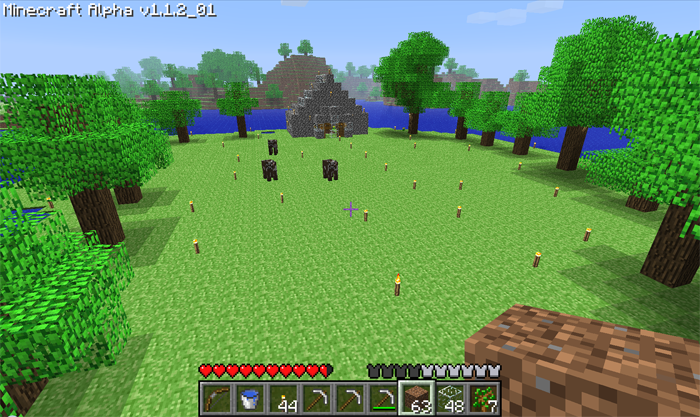Viewport: 700px width, 417px height.
Task: Select the pickaxe with green durability bar
Action: 381,398
